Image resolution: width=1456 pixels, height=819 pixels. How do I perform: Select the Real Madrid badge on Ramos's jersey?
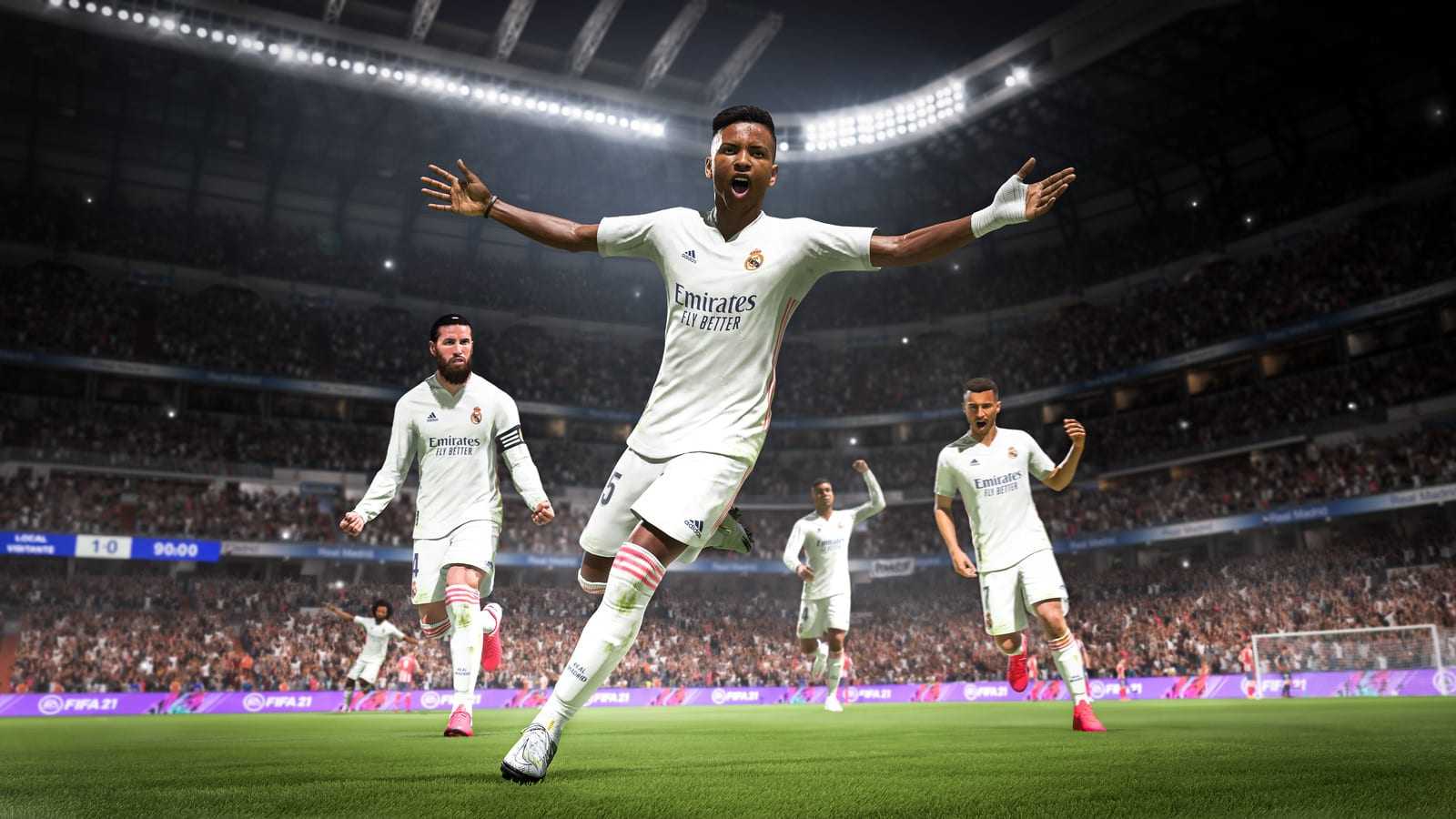tap(477, 415)
